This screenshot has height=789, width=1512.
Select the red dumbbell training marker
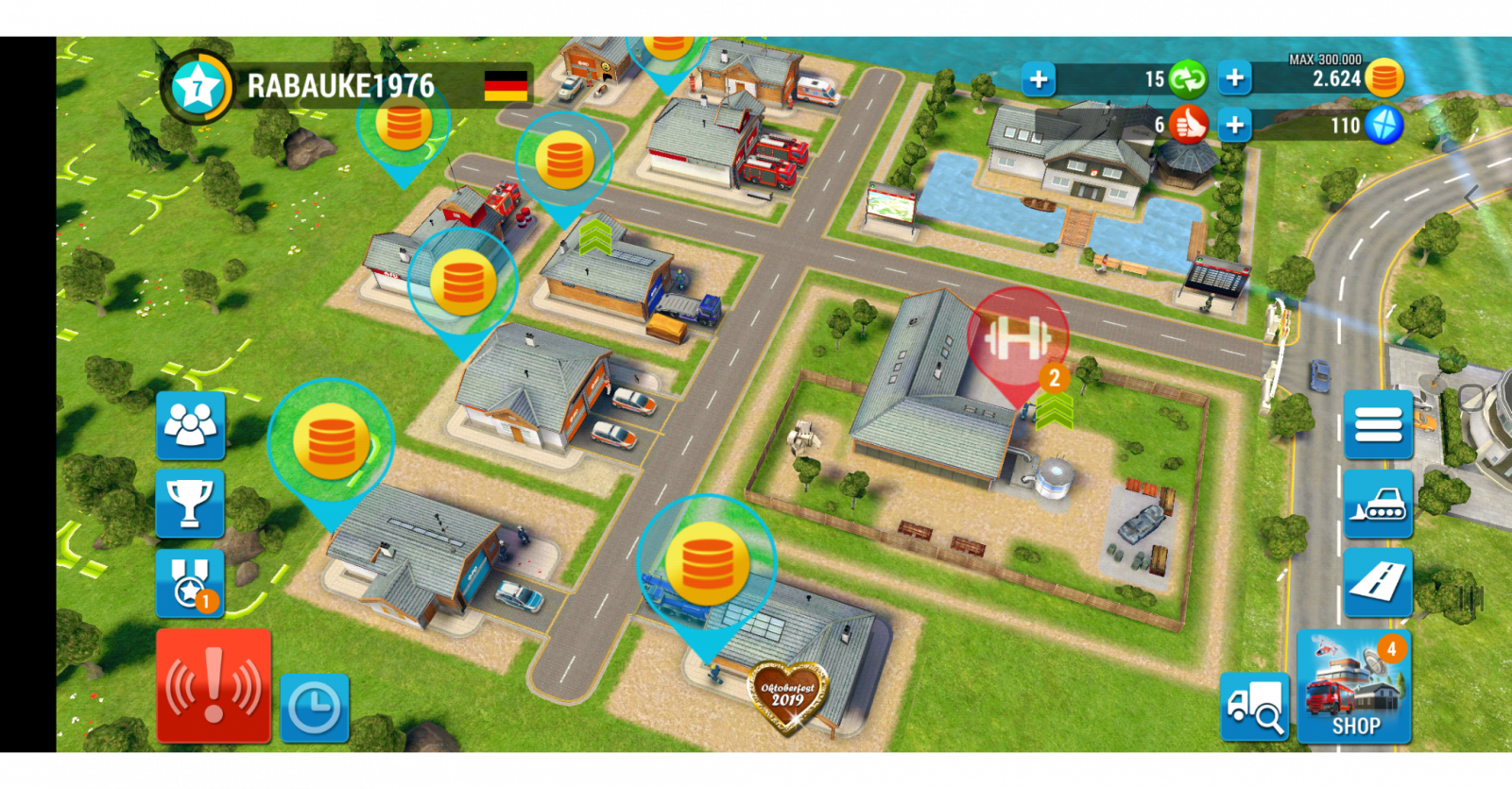[x=1017, y=337]
